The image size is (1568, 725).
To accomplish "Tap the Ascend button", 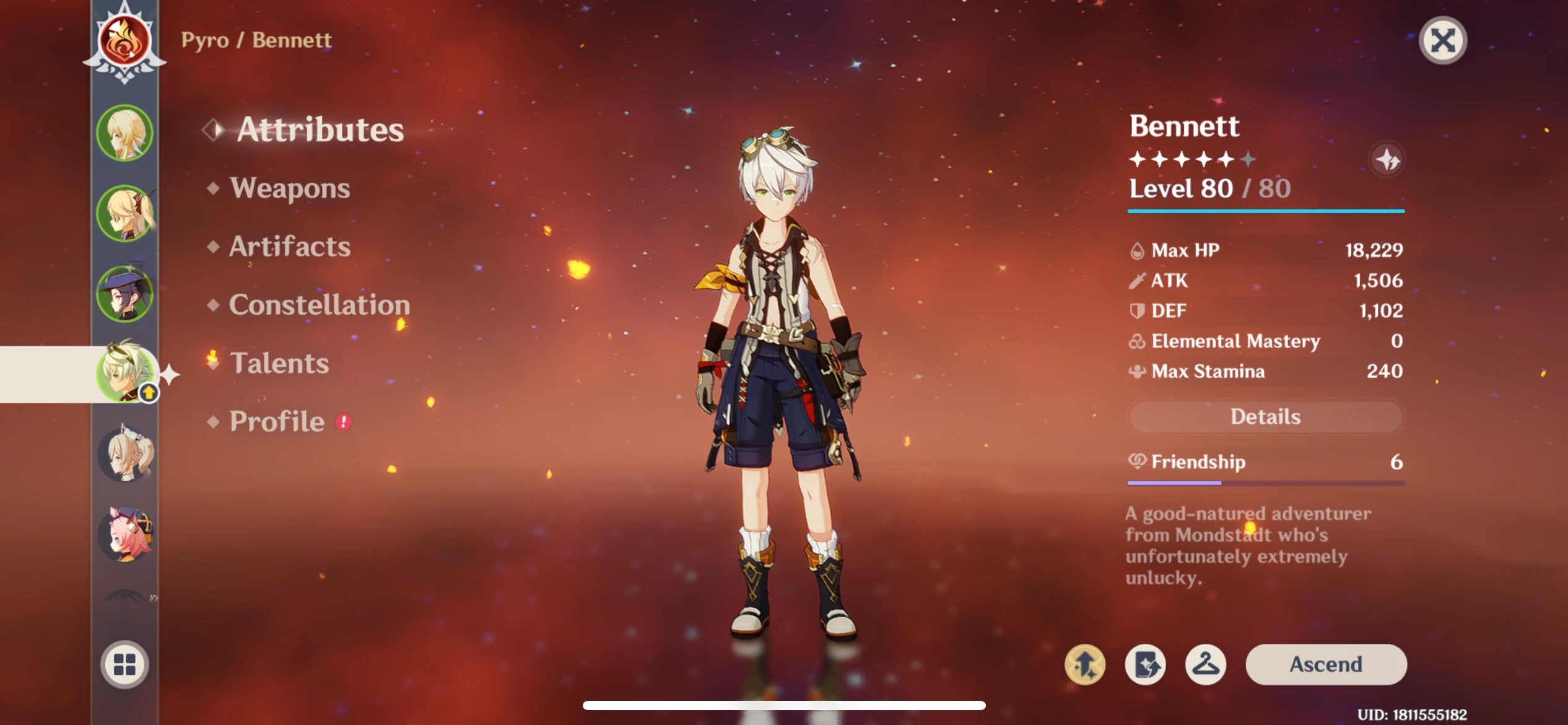I will pos(1326,664).
